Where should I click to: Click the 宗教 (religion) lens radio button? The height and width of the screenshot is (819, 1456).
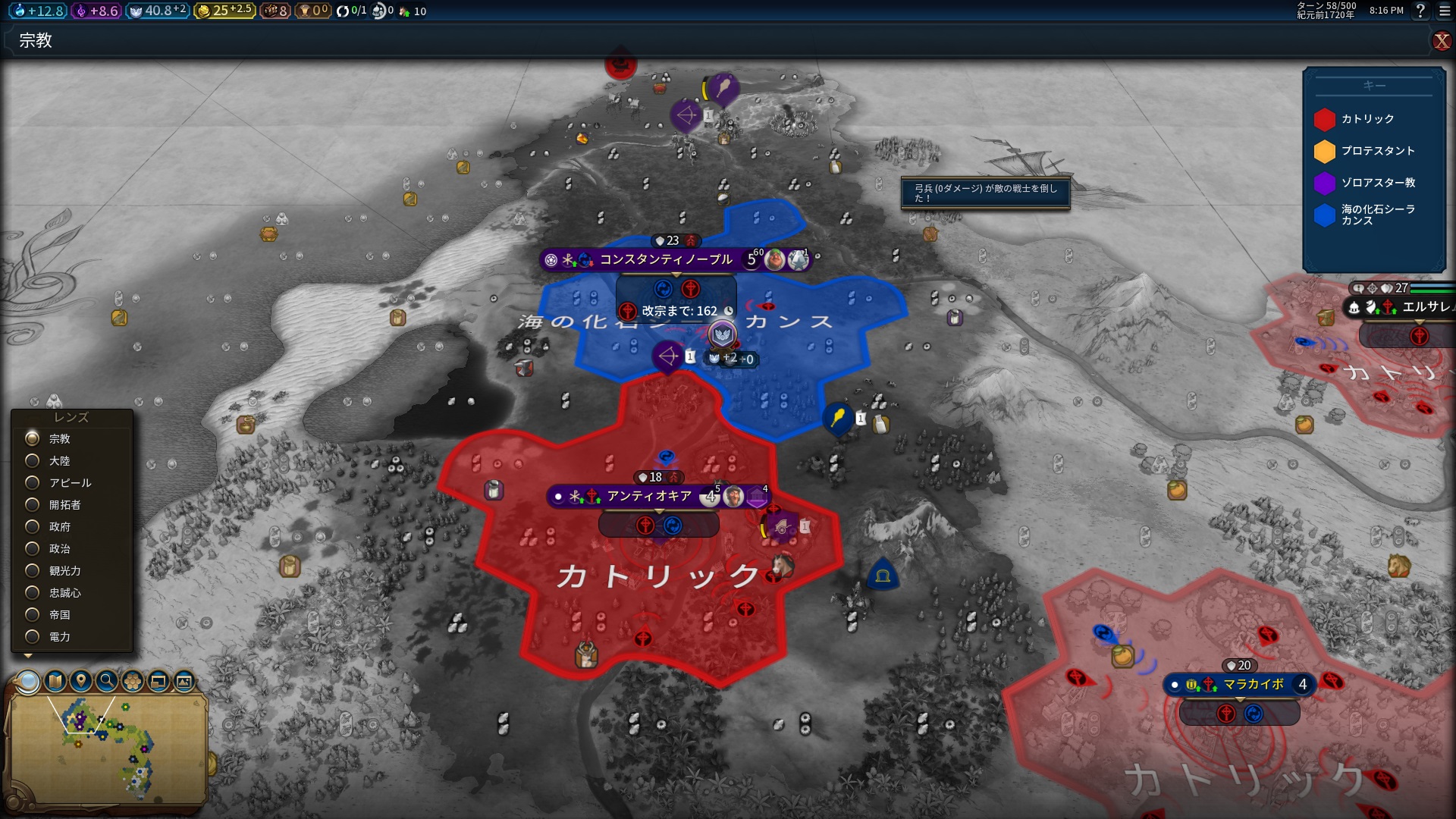tap(33, 439)
